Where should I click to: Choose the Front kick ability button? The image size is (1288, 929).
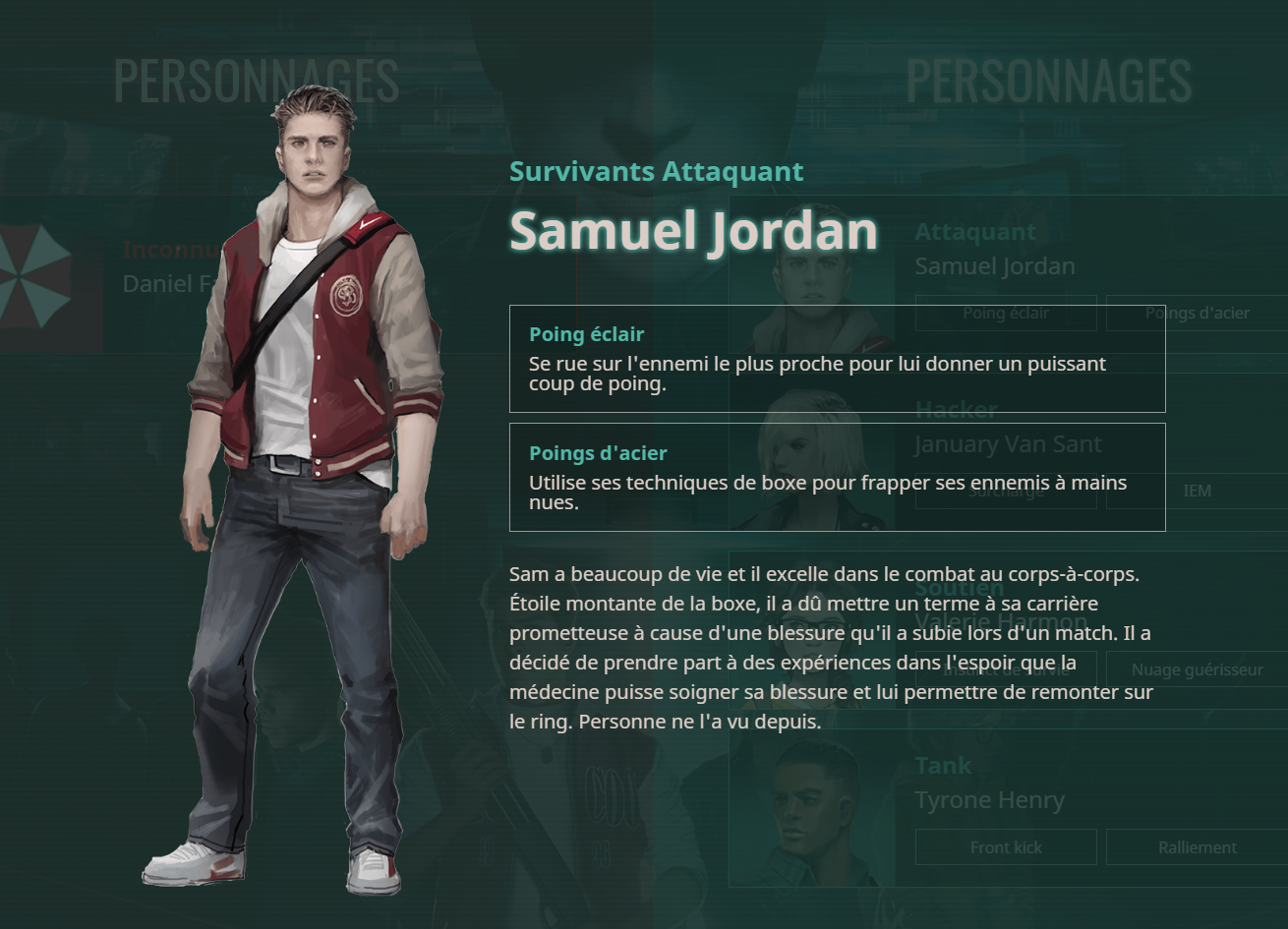(x=1005, y=847)
